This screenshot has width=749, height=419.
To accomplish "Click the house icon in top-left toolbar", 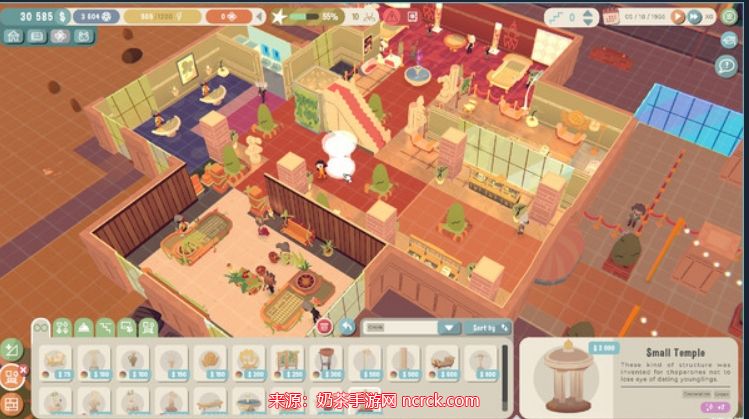I will coord(14,36).
